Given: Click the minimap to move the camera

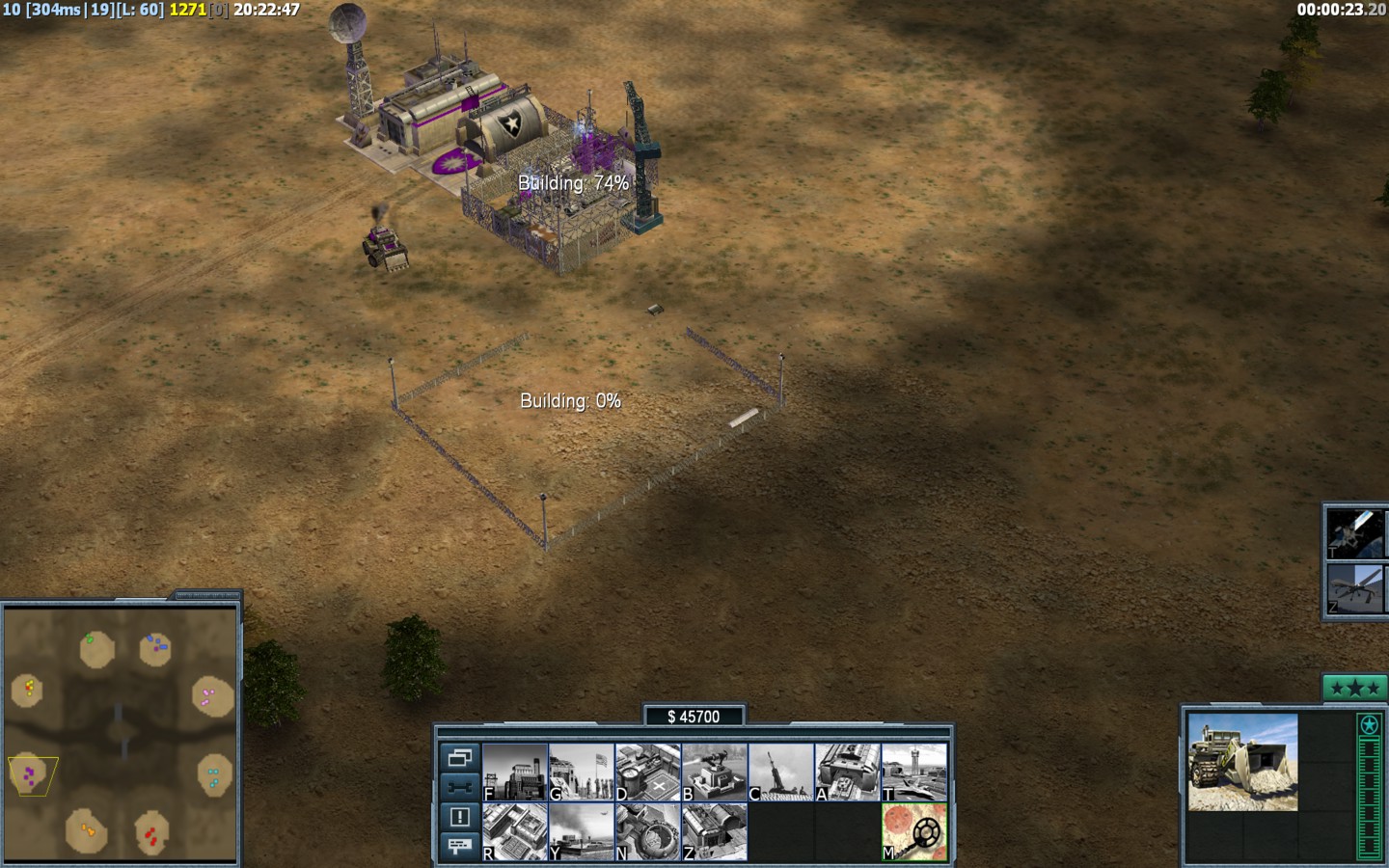Looking at the screenshot, I should 121,733.
